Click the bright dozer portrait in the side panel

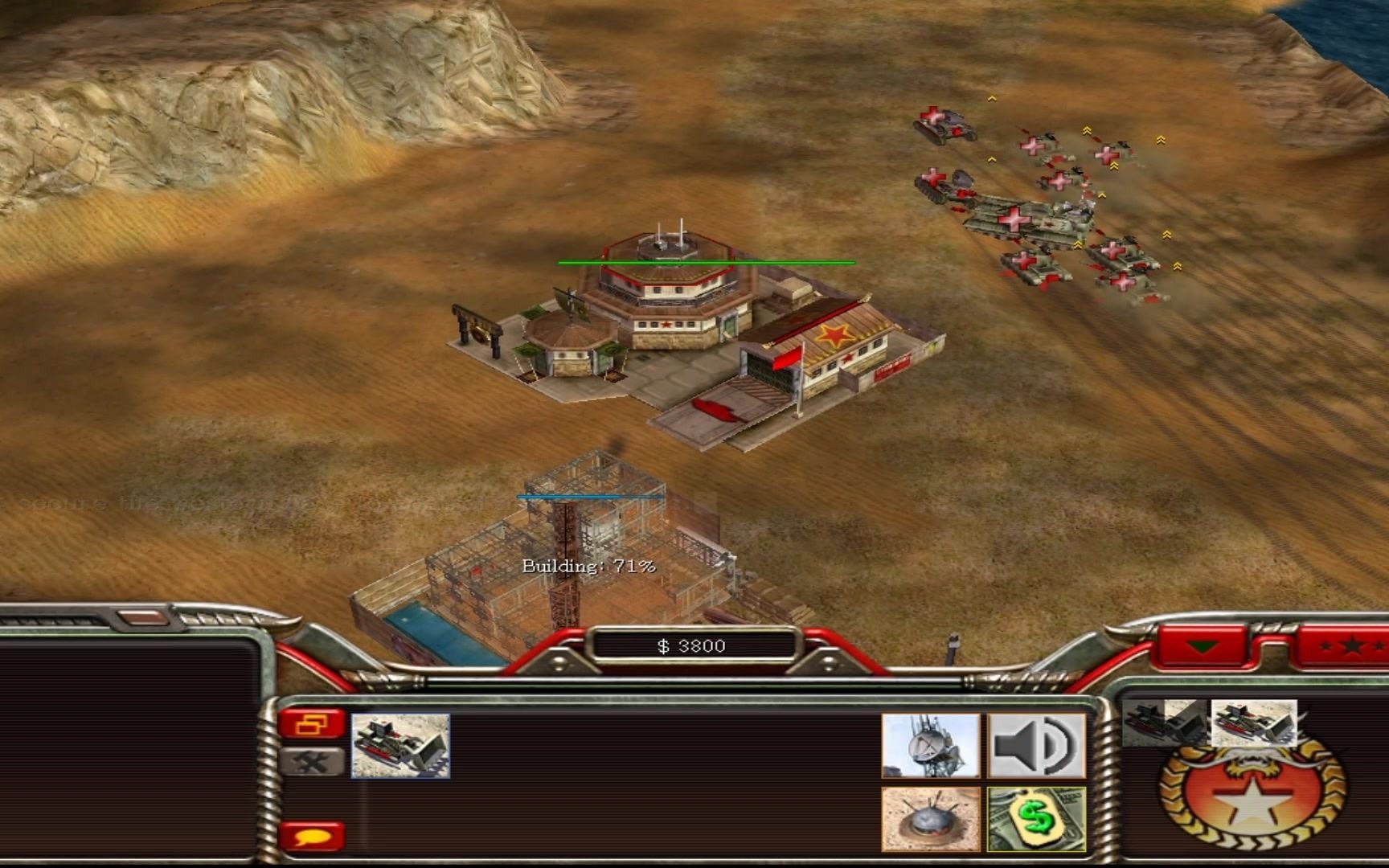coord(1253,723)
